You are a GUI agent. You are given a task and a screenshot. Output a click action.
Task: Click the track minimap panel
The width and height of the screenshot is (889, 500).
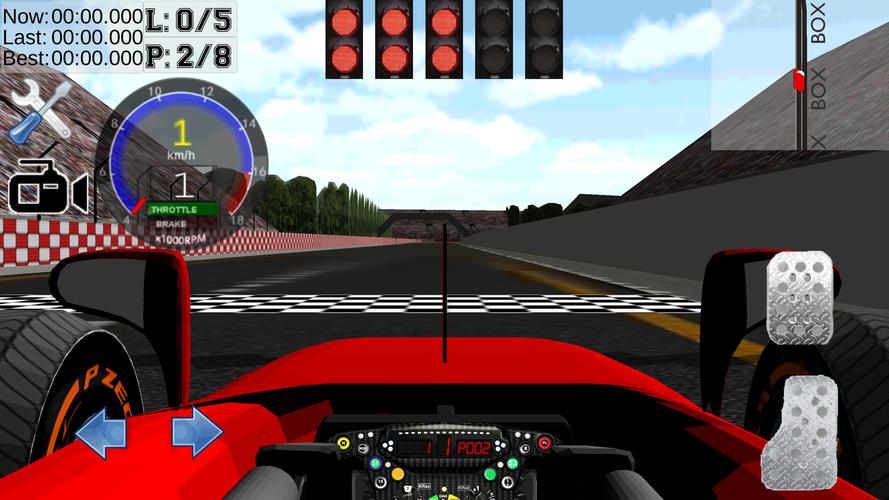pyautogui.click(x=799, y=75)
